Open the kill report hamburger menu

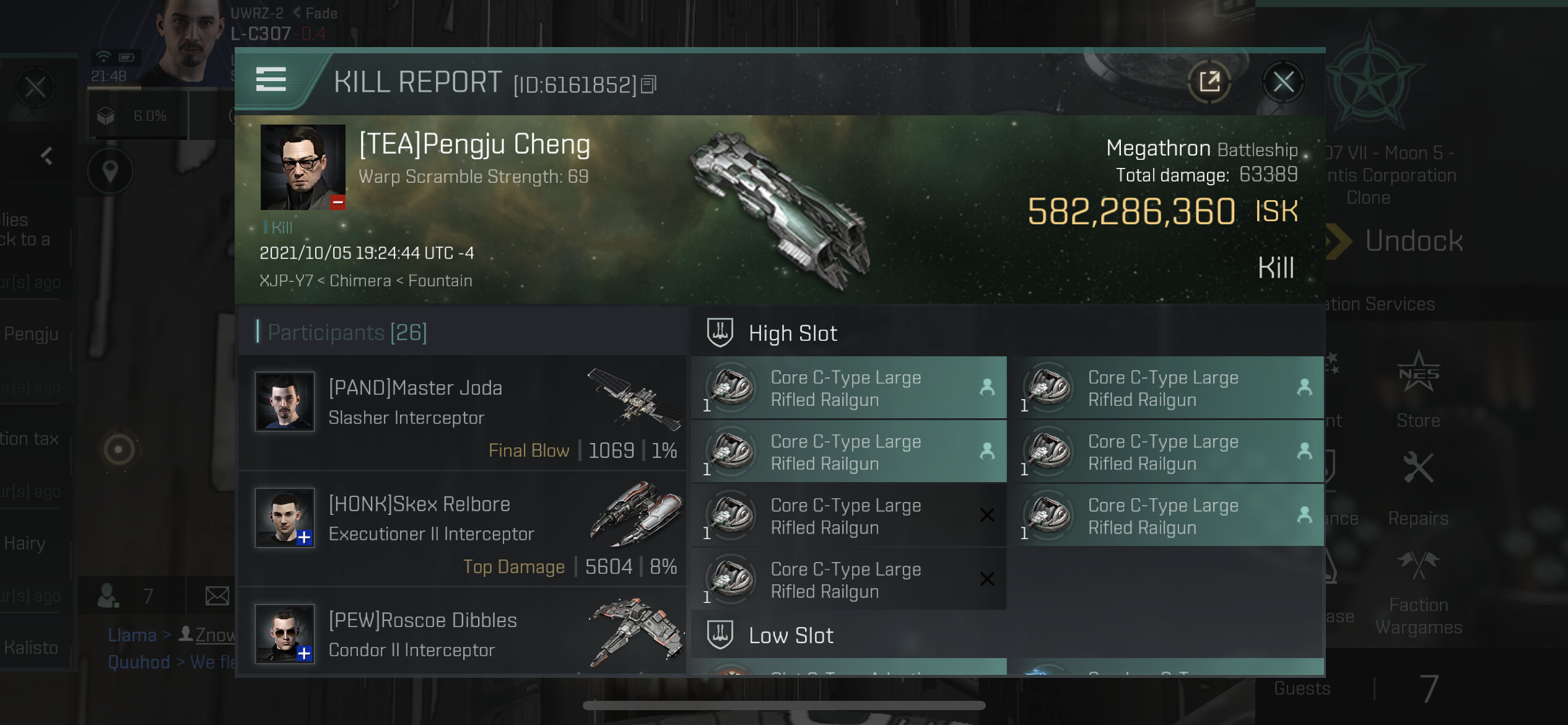[x=271, y=80]
